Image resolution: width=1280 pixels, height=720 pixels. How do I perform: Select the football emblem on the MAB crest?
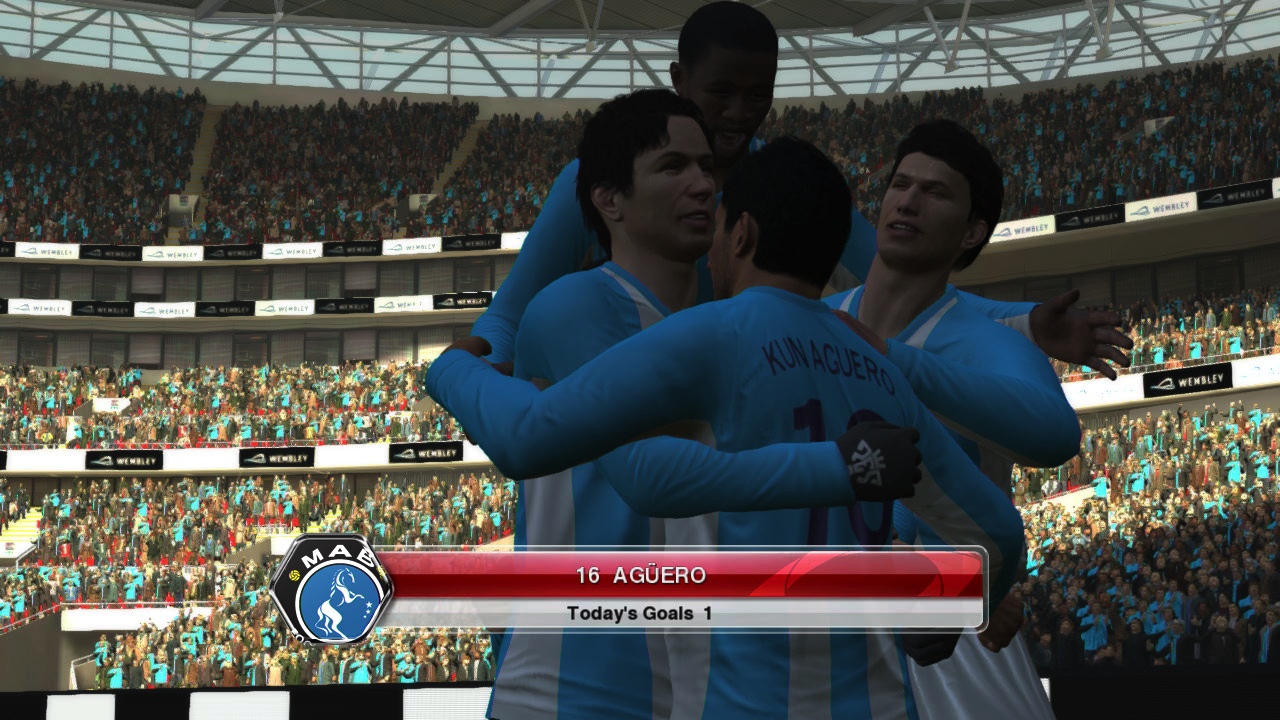click(294, 575)
